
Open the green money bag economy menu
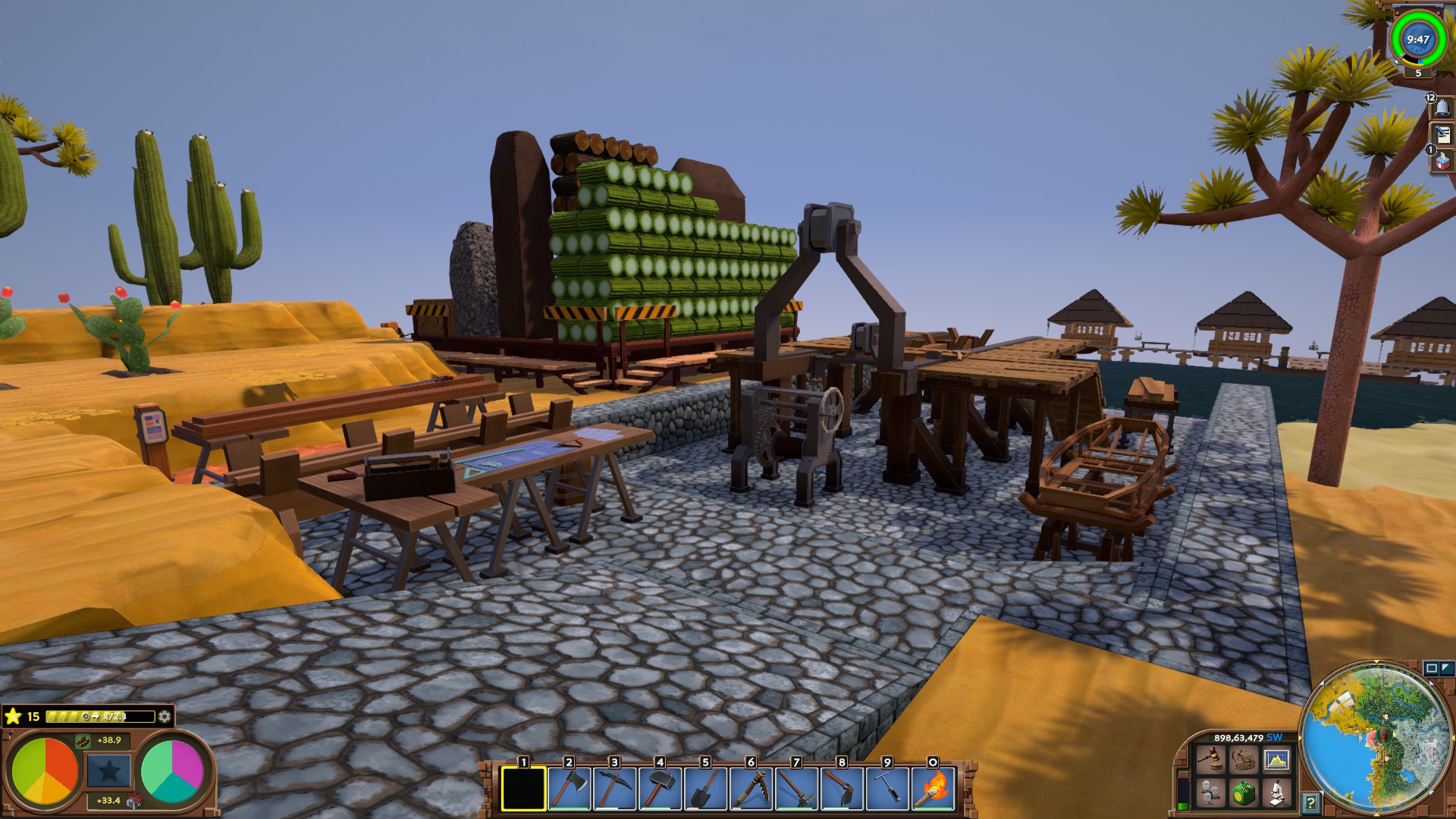tap(1243, 793)
